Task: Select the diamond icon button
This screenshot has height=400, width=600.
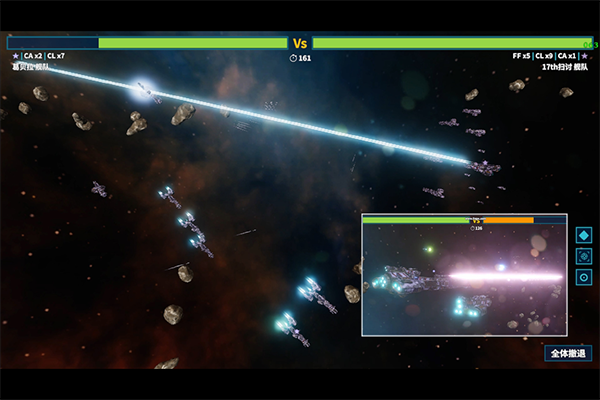Action: pyautogui.click(x=584, y=235)
